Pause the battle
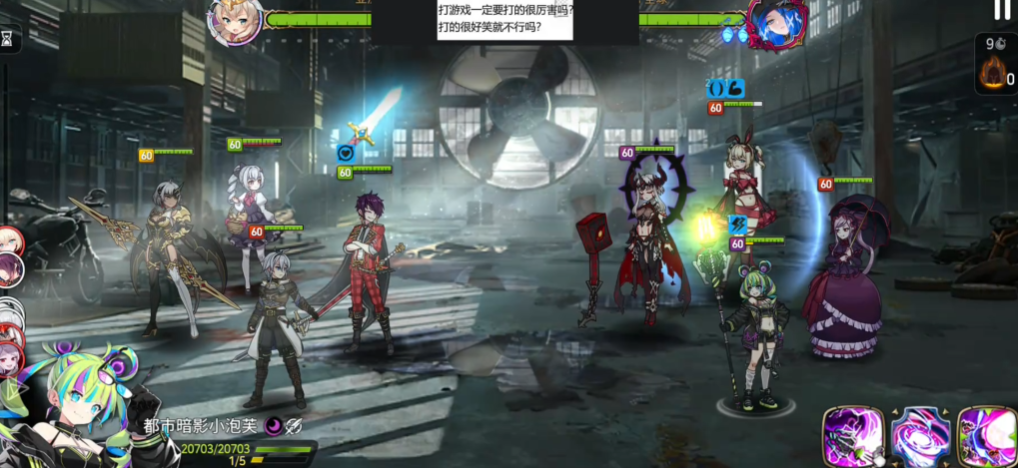Image resolution: width=1018 pixels, height=468 pixels. coord(1002,10)
